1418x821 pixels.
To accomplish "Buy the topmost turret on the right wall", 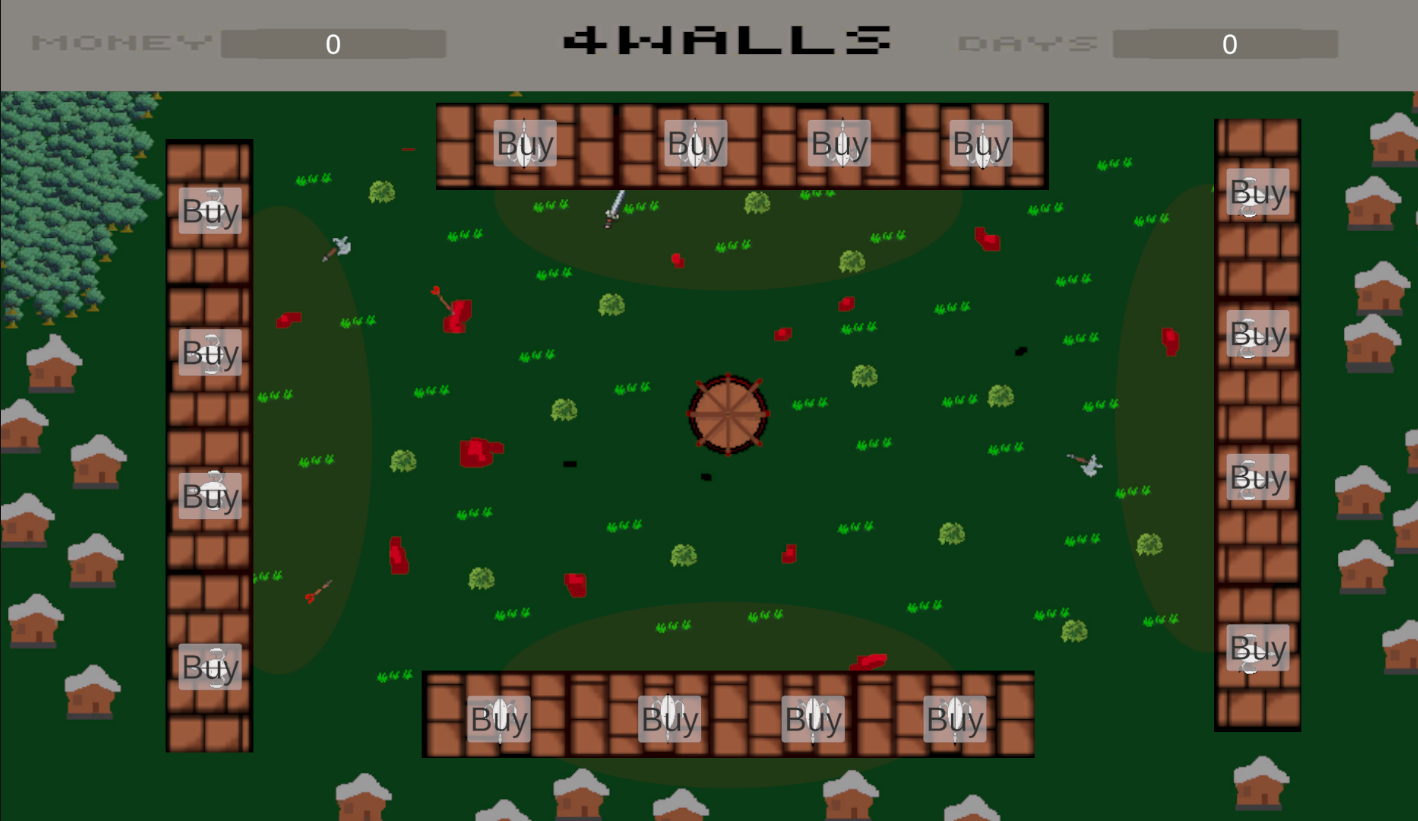I will coord(1258,193).
